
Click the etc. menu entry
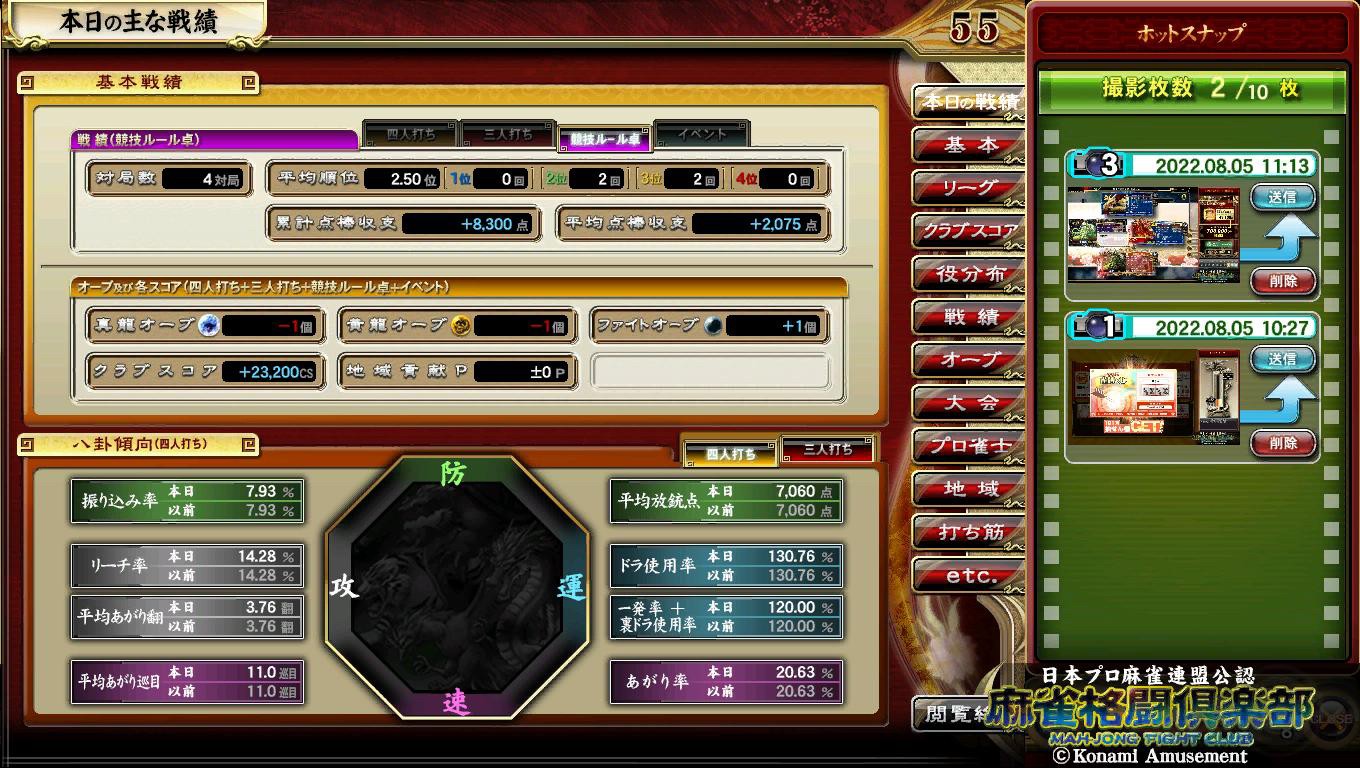click(x=968, y=575)
